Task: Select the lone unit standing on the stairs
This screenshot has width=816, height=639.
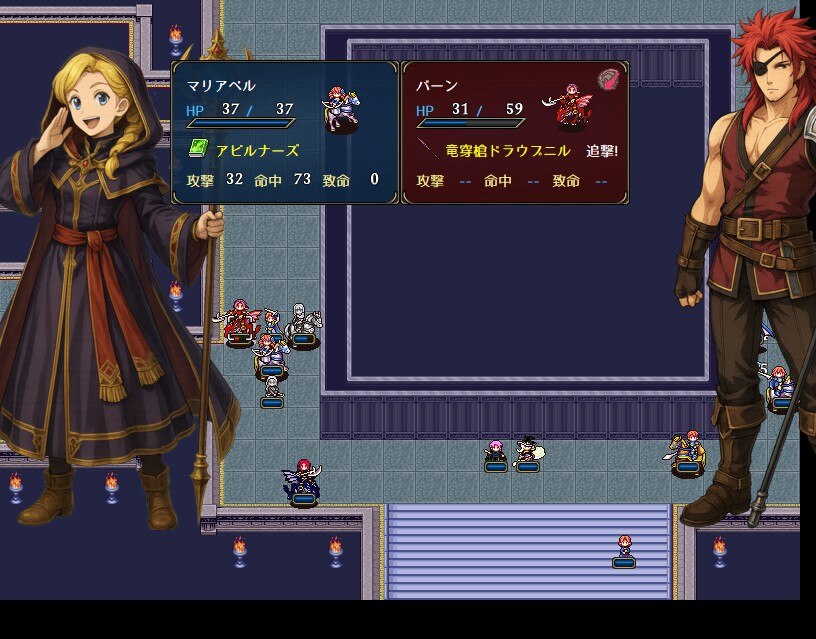Action: [x=624, y=548]
